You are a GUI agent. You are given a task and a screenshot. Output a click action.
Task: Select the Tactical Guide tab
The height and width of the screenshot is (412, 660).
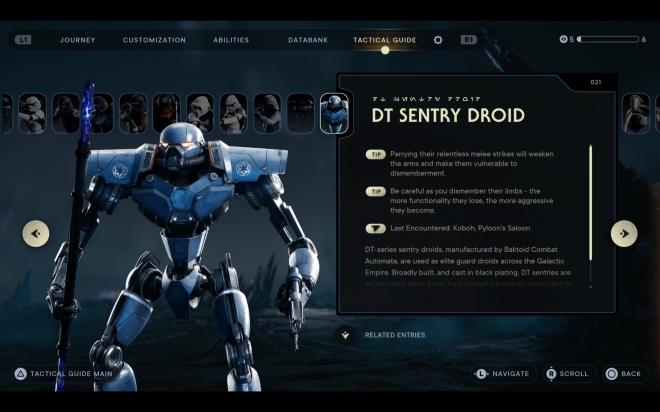pos(384,40)
